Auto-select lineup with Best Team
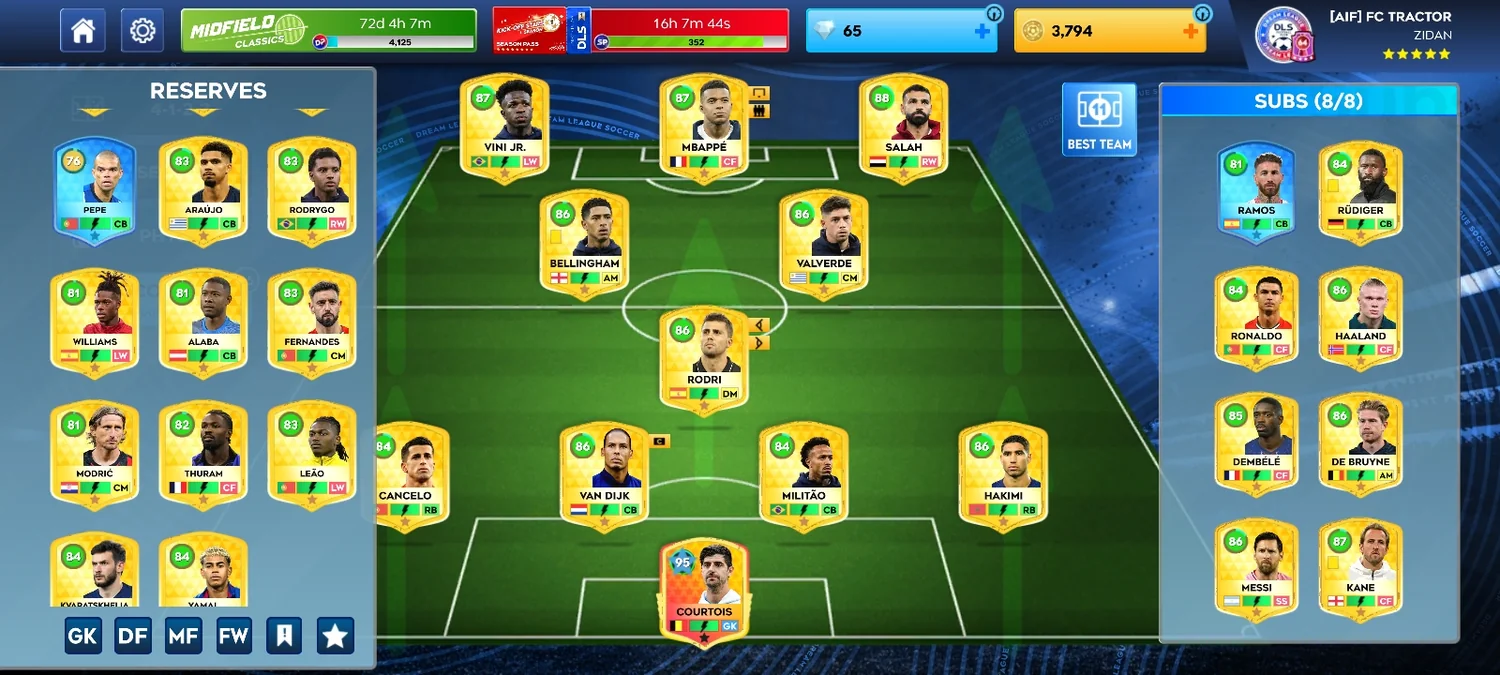 (1099, 119)
